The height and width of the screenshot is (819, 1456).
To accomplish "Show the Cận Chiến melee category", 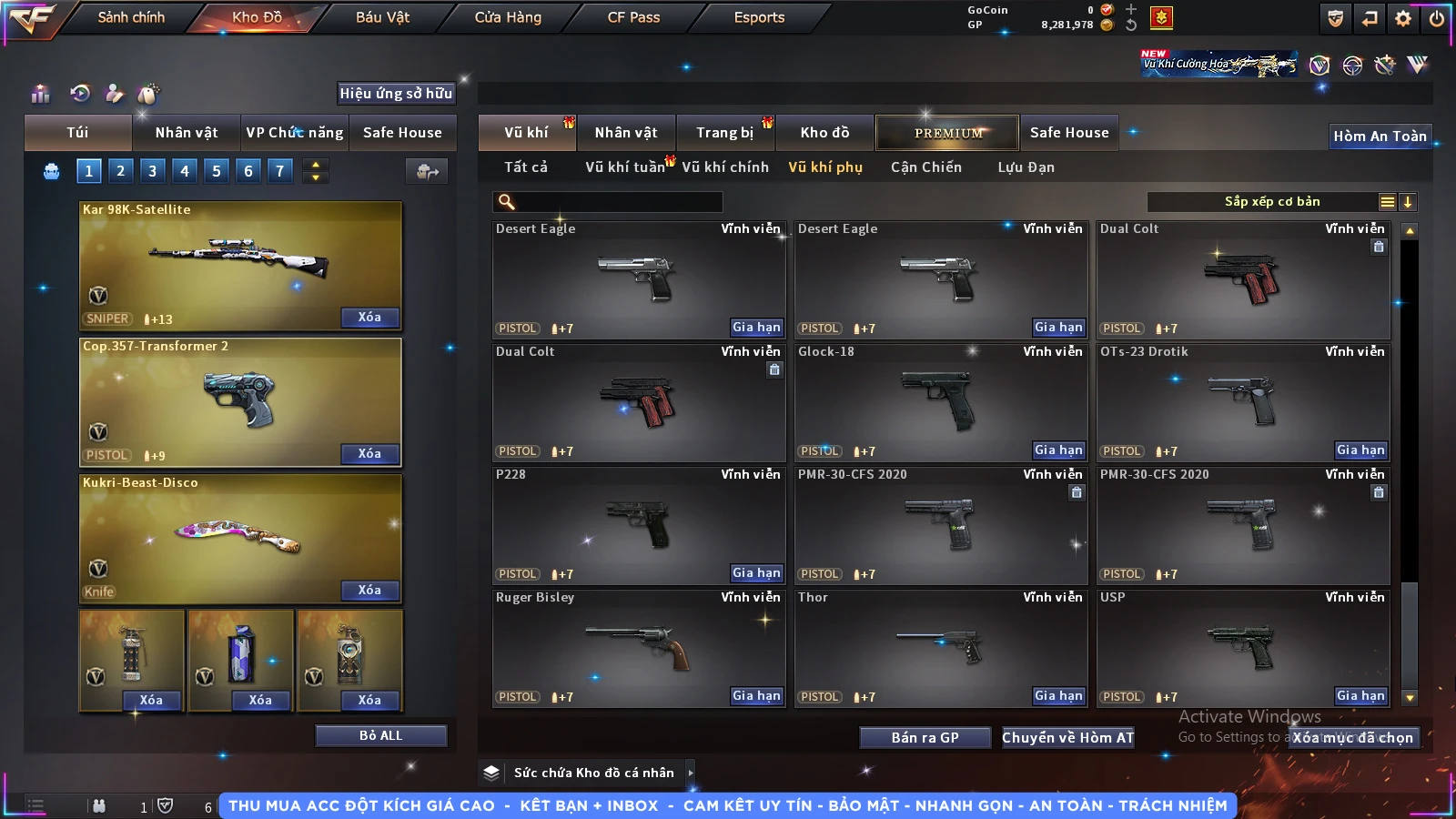I will 925,167.
